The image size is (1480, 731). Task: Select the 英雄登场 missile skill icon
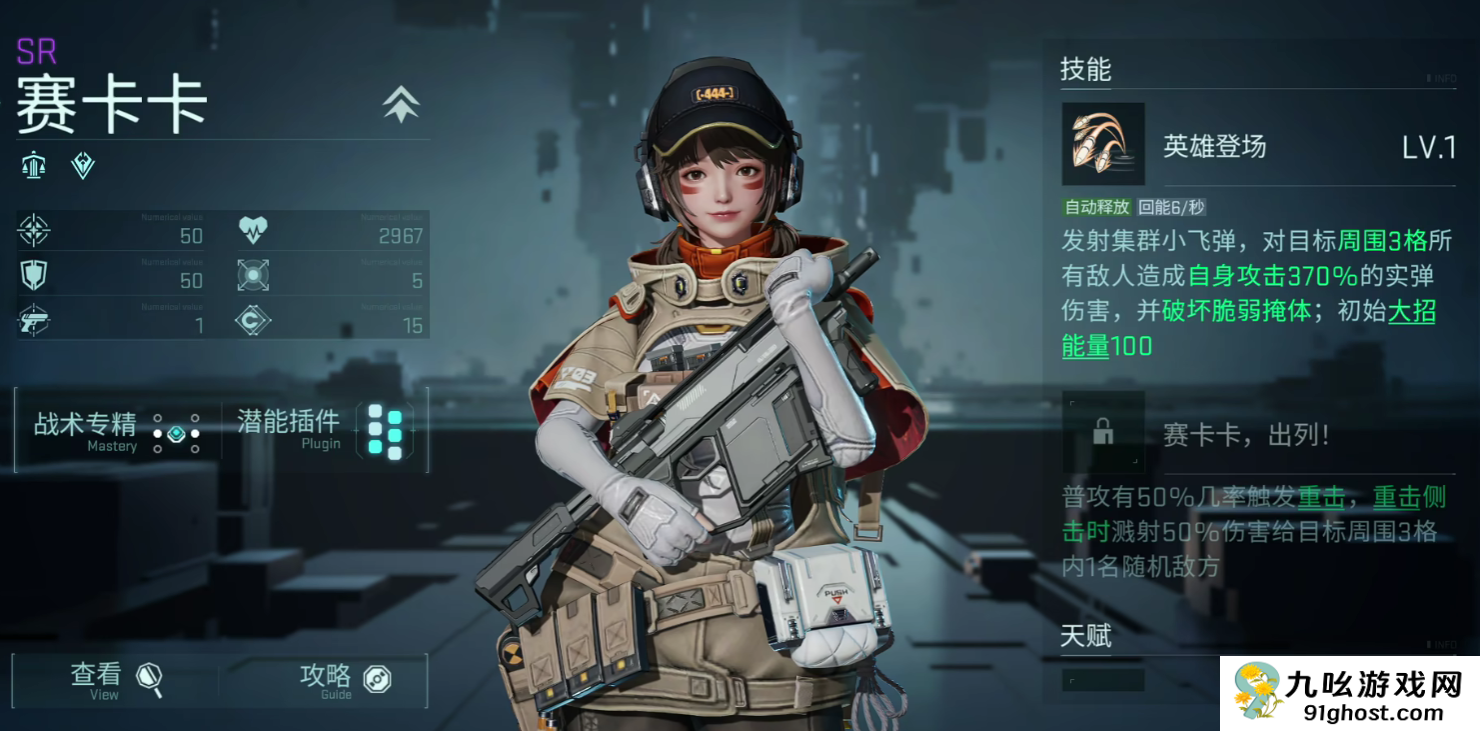click(1102, 145)
